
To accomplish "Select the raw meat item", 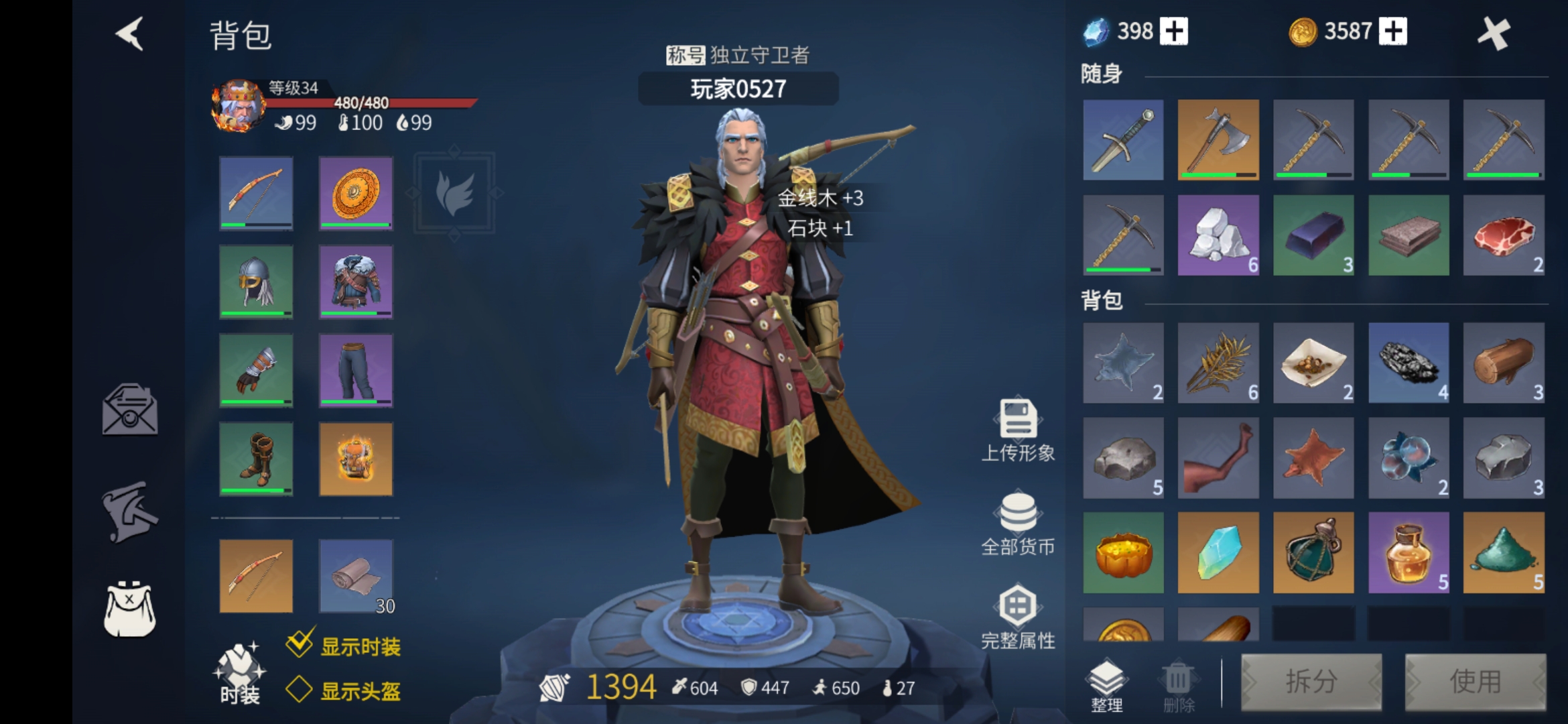I will (x=1504, y=235).
